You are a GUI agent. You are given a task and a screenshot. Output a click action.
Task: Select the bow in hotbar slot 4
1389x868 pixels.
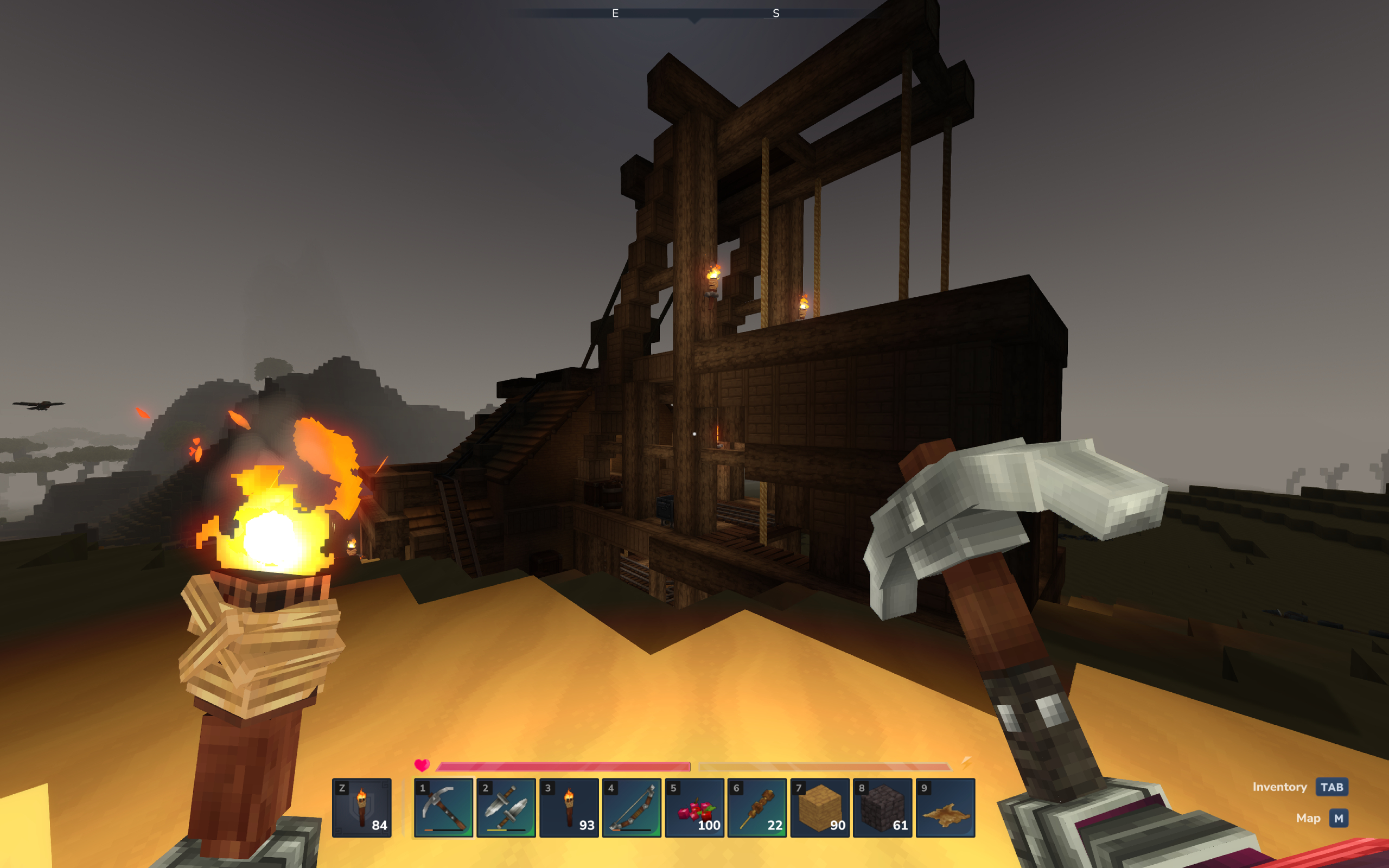pyautogui.click(x=633, y=808)
